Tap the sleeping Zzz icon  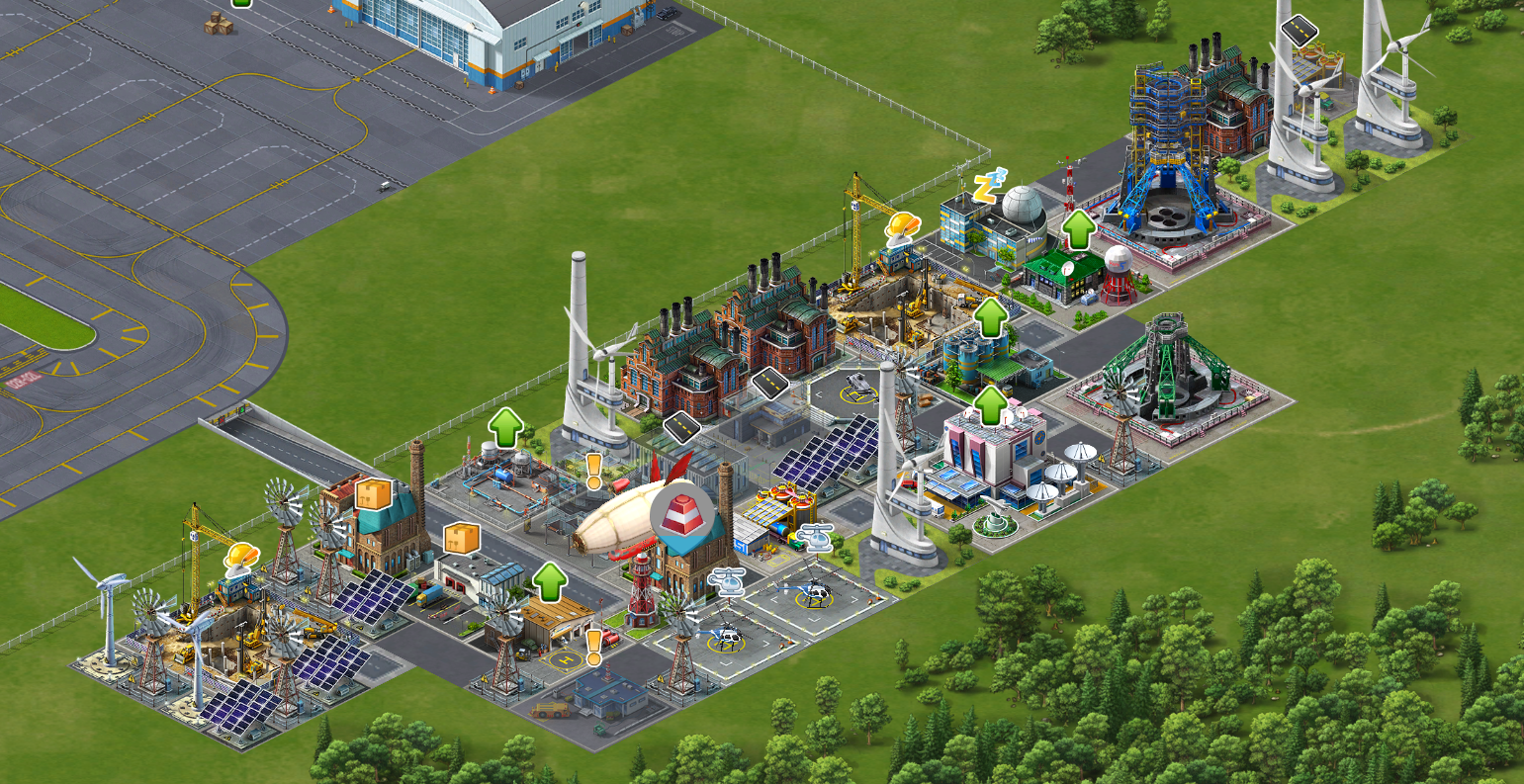tap(988, 186)
